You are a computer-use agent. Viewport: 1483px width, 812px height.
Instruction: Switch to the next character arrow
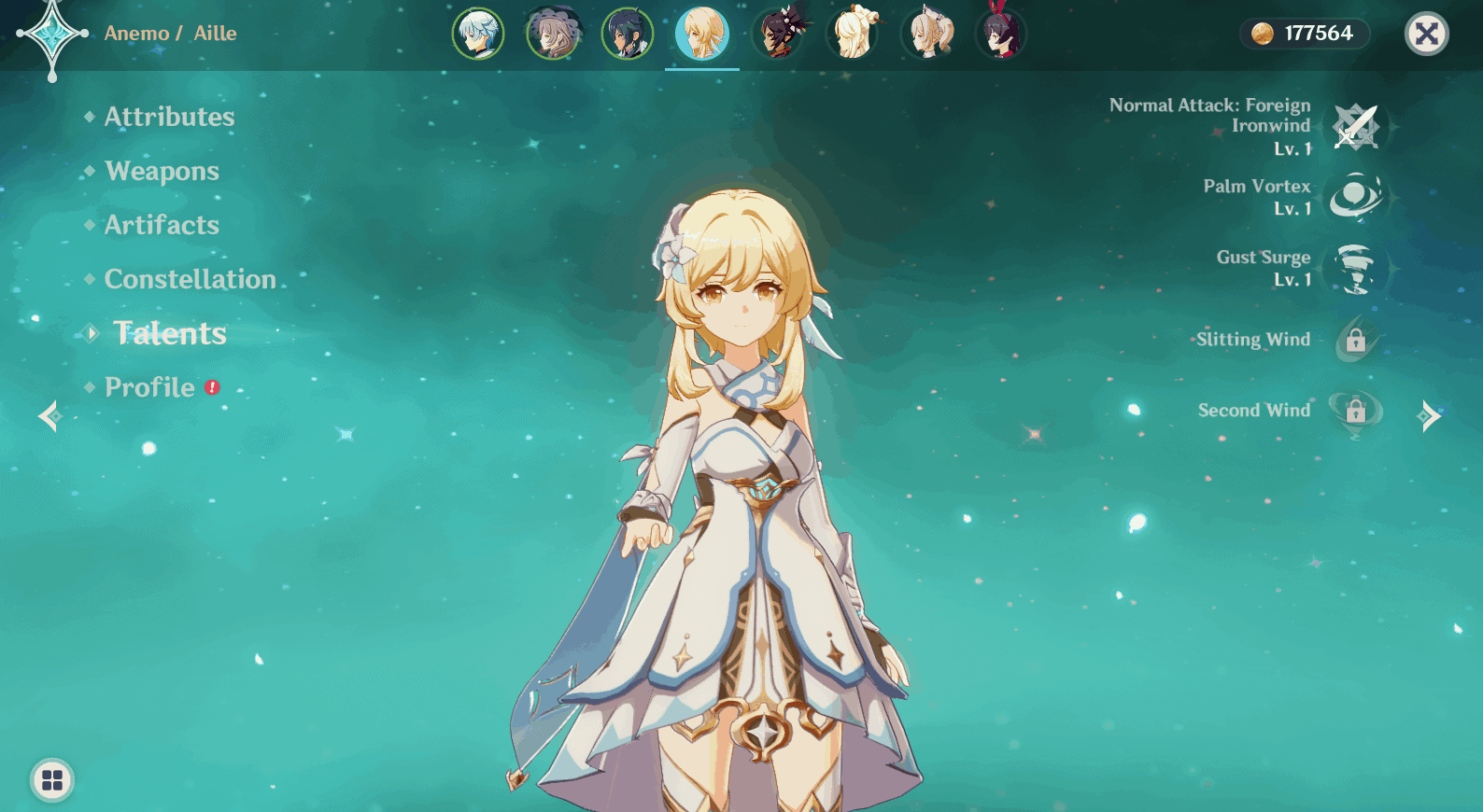pyautogui.click(x=1429, y=416)
